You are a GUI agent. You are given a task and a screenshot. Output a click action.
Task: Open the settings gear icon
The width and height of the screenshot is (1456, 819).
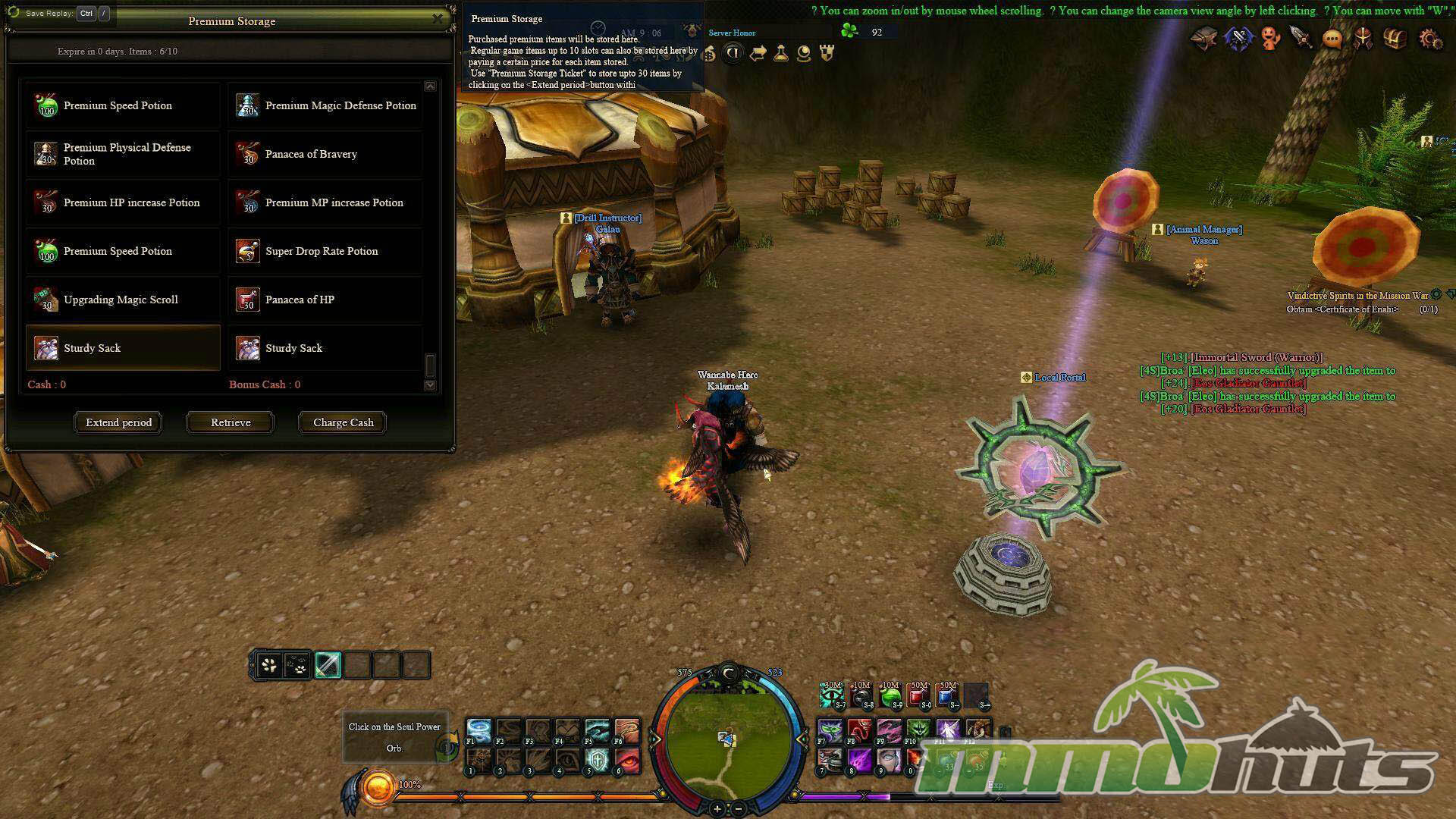1430,39
